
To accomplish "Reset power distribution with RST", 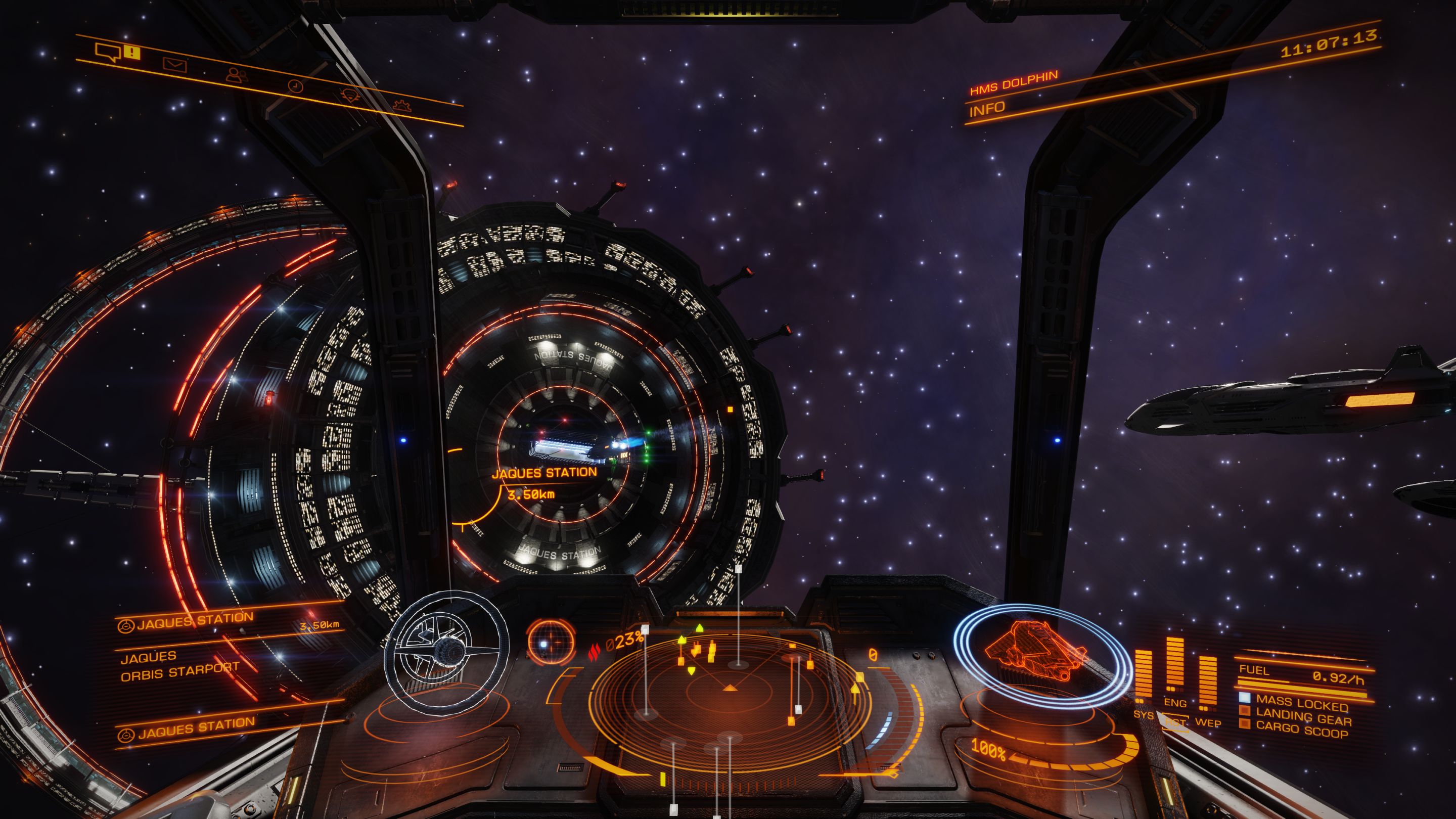I will [1175, 722].
